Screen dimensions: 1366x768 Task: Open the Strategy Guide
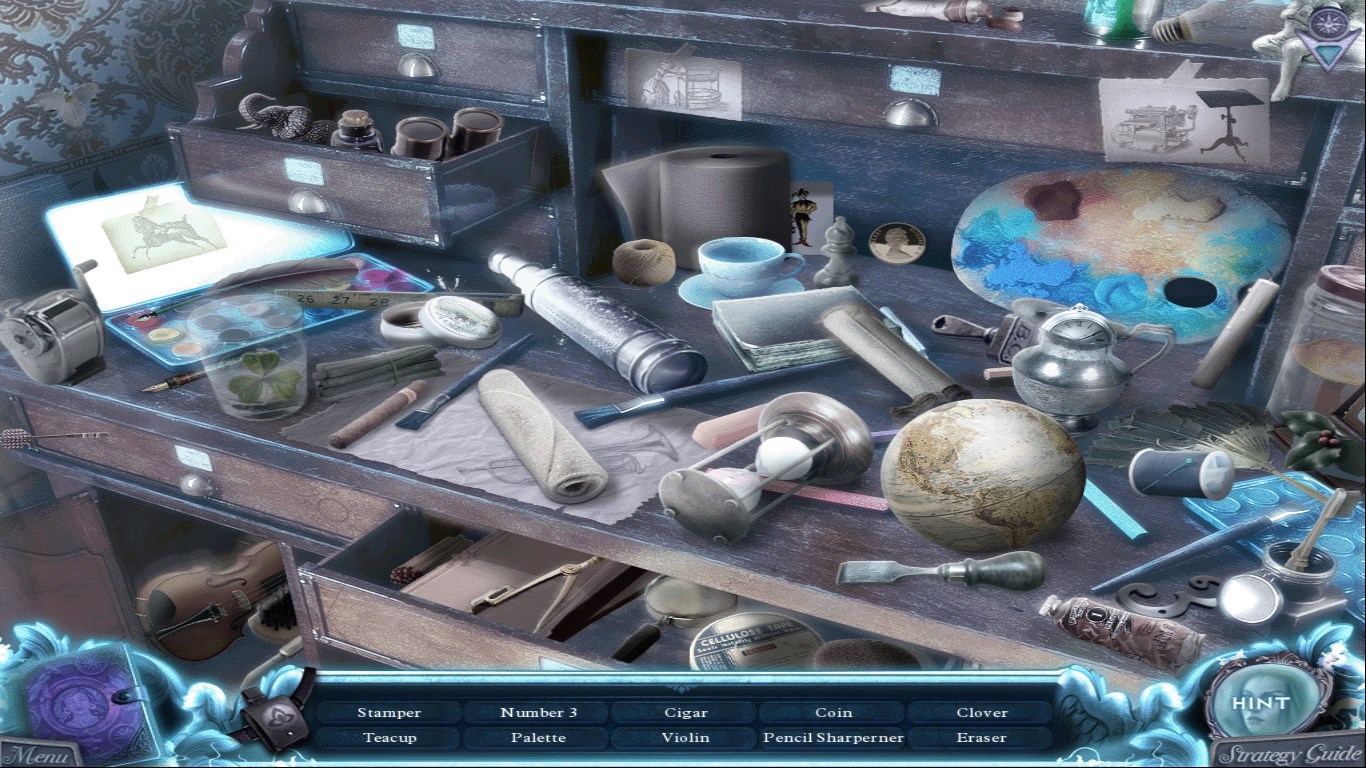click(1288, 753)
